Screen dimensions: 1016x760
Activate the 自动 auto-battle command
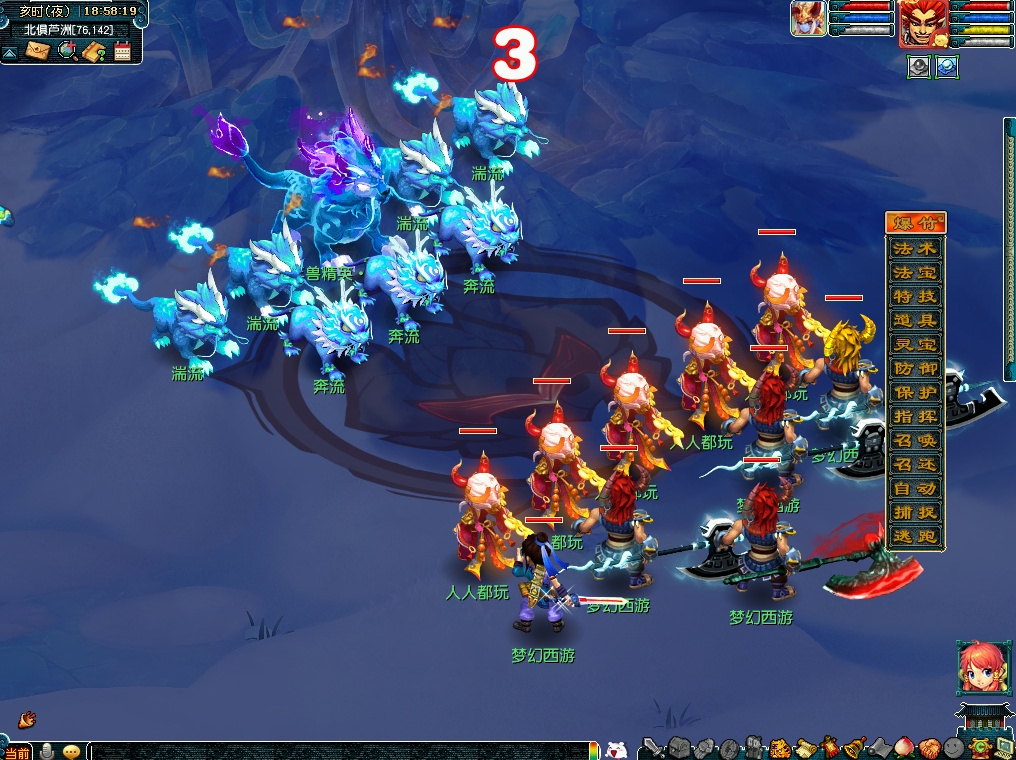pos(915,489)
